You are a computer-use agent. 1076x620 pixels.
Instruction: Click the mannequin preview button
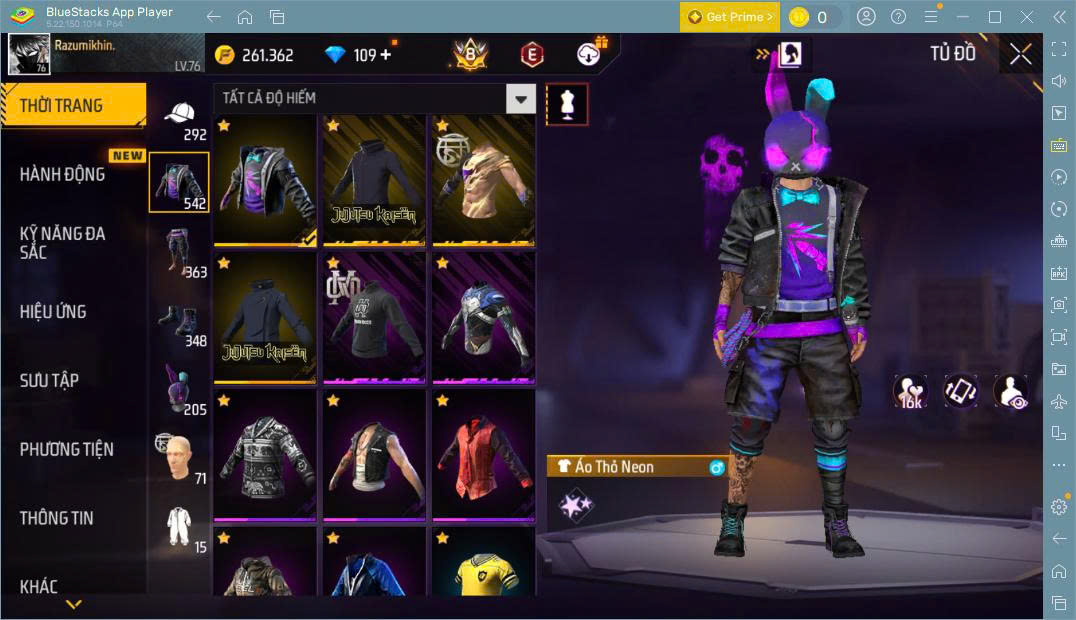567,104
